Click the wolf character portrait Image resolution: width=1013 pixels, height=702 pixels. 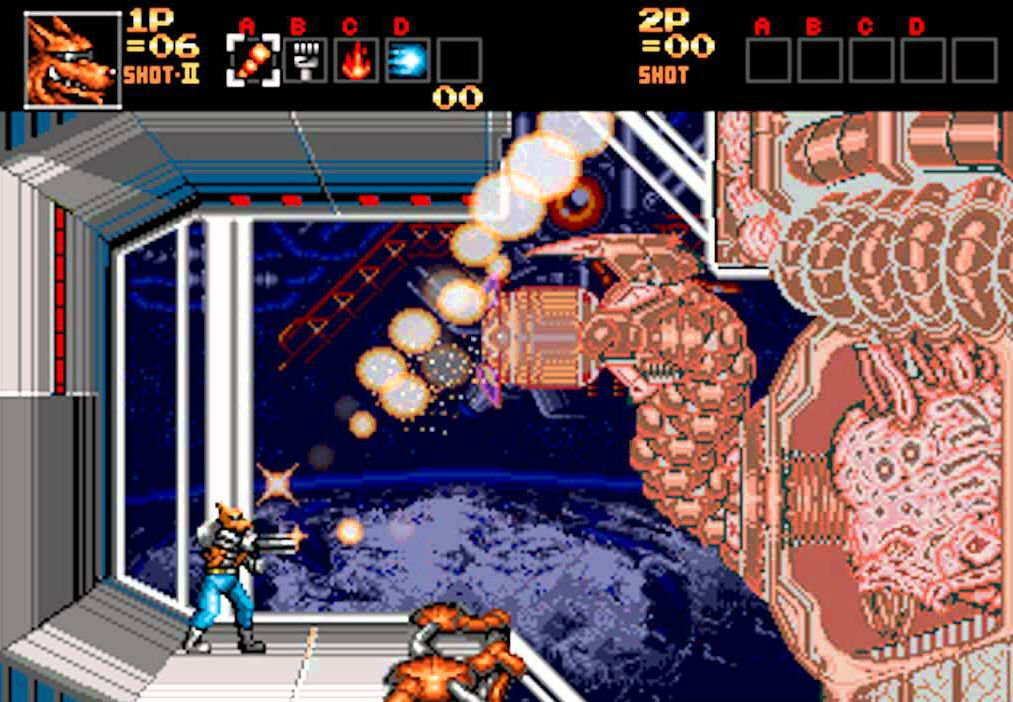72,59
